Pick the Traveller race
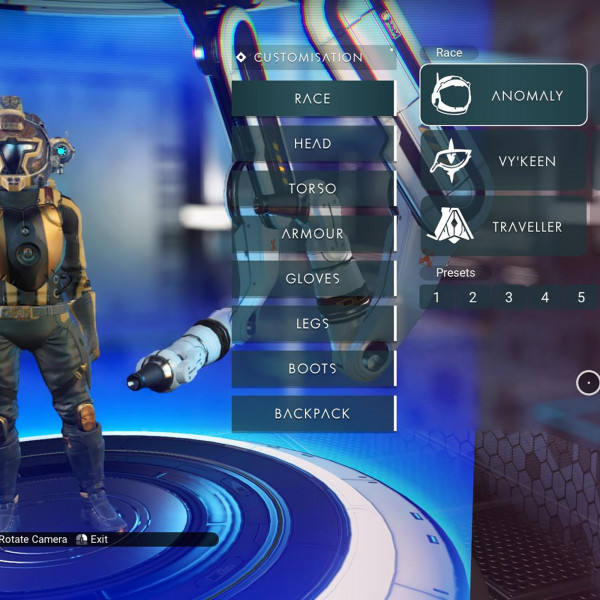 (x=503, y=227)
